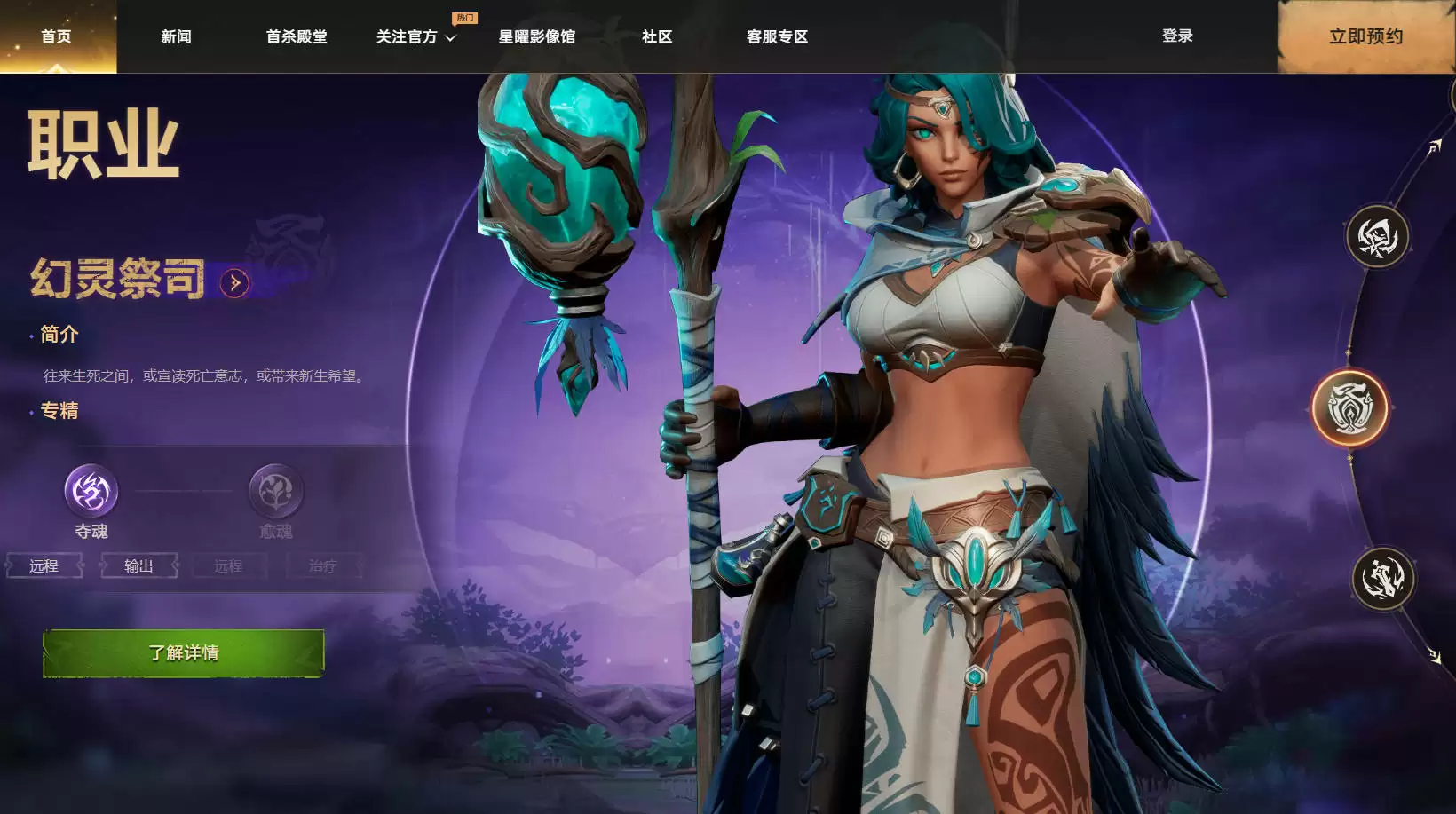Go to the 客服专区 support section

pos(777,36)
